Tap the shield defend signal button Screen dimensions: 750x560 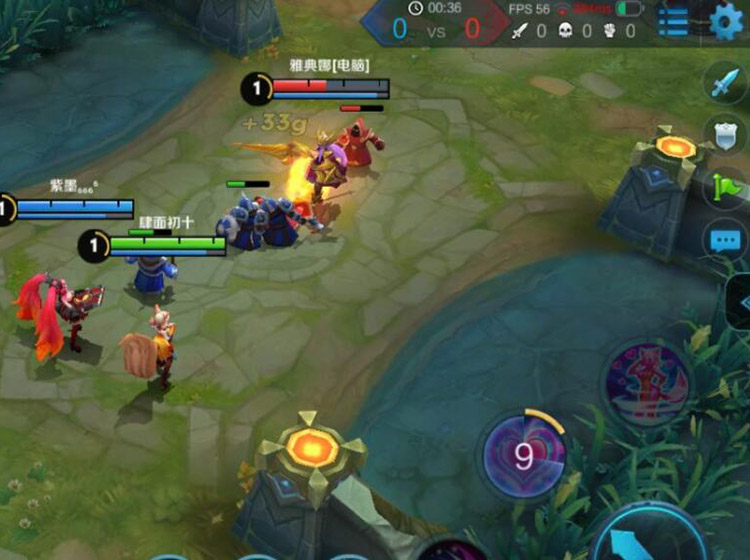pyautogui.click(x=727, y=137)
